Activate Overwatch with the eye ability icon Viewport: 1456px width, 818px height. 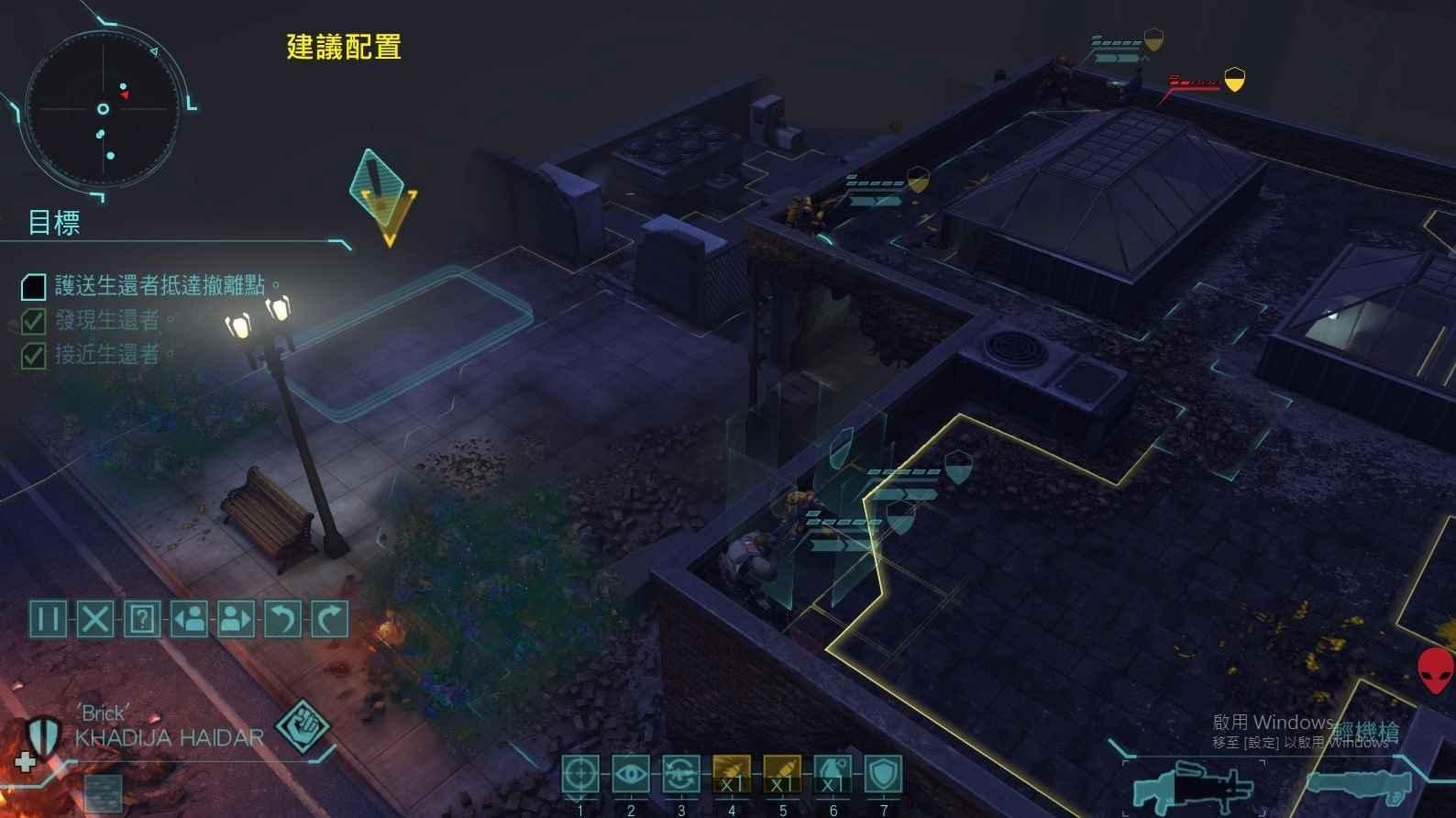[633, 775]
